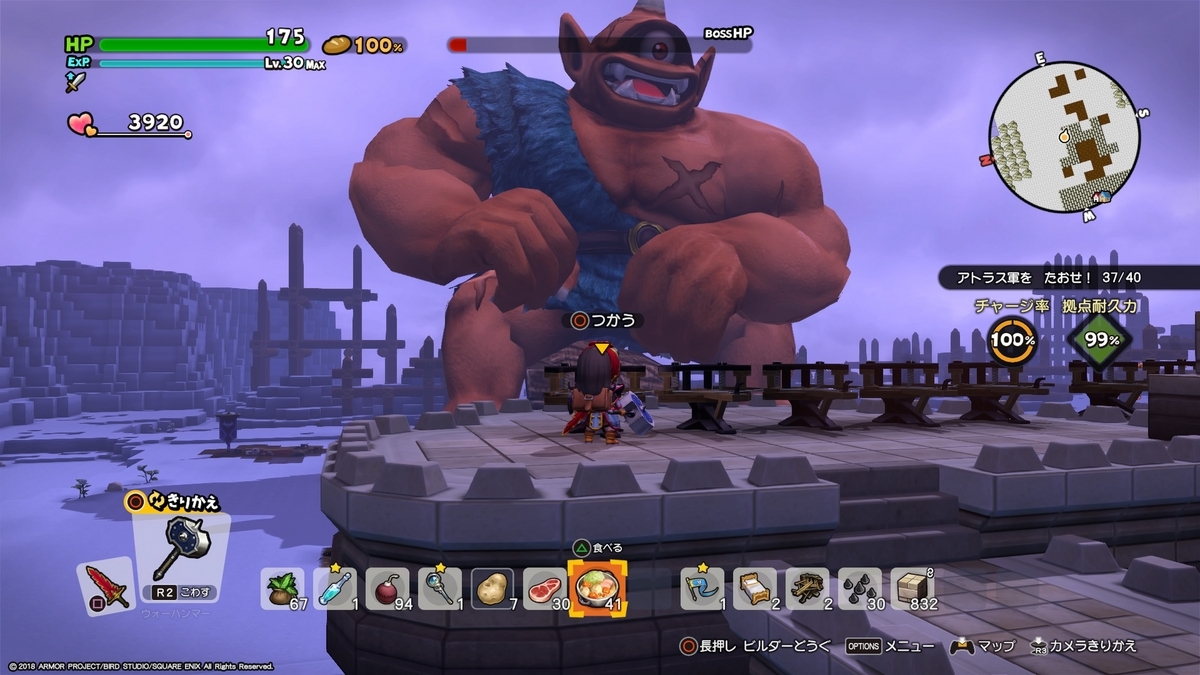Select the blue orb staff slot
Screen dimensions: 1200x675
(439, 589)
